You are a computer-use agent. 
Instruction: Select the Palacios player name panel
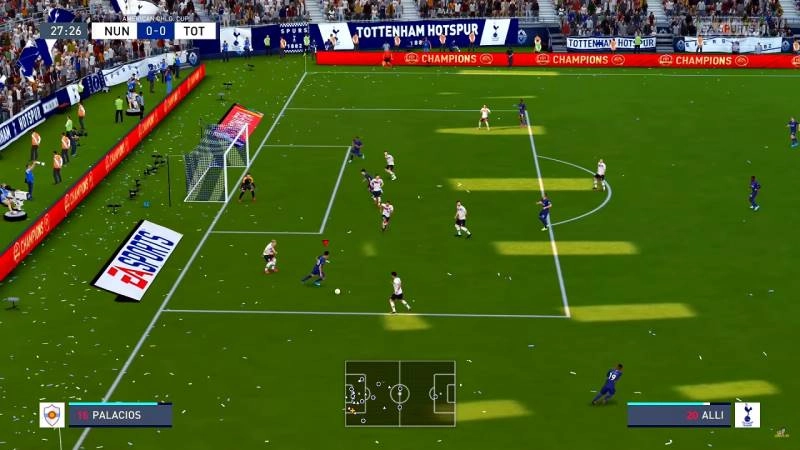click(120, 415)
